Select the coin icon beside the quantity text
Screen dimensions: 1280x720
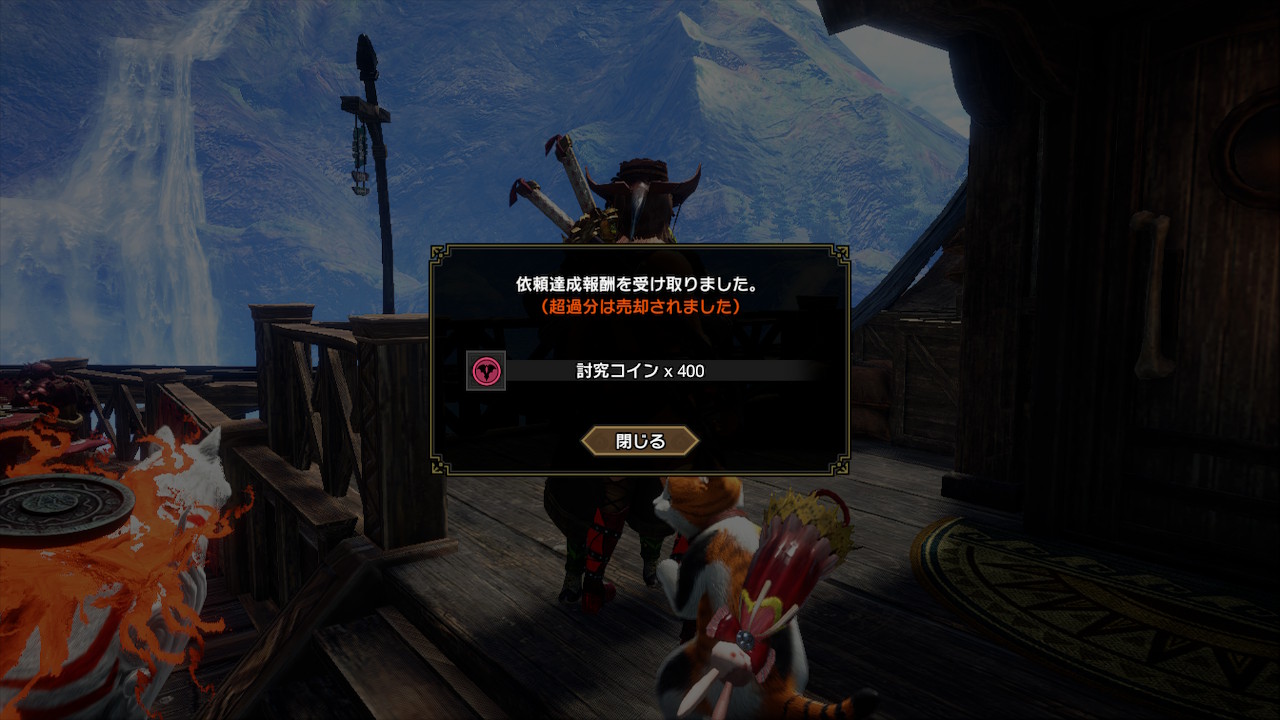tap(486, 371)
